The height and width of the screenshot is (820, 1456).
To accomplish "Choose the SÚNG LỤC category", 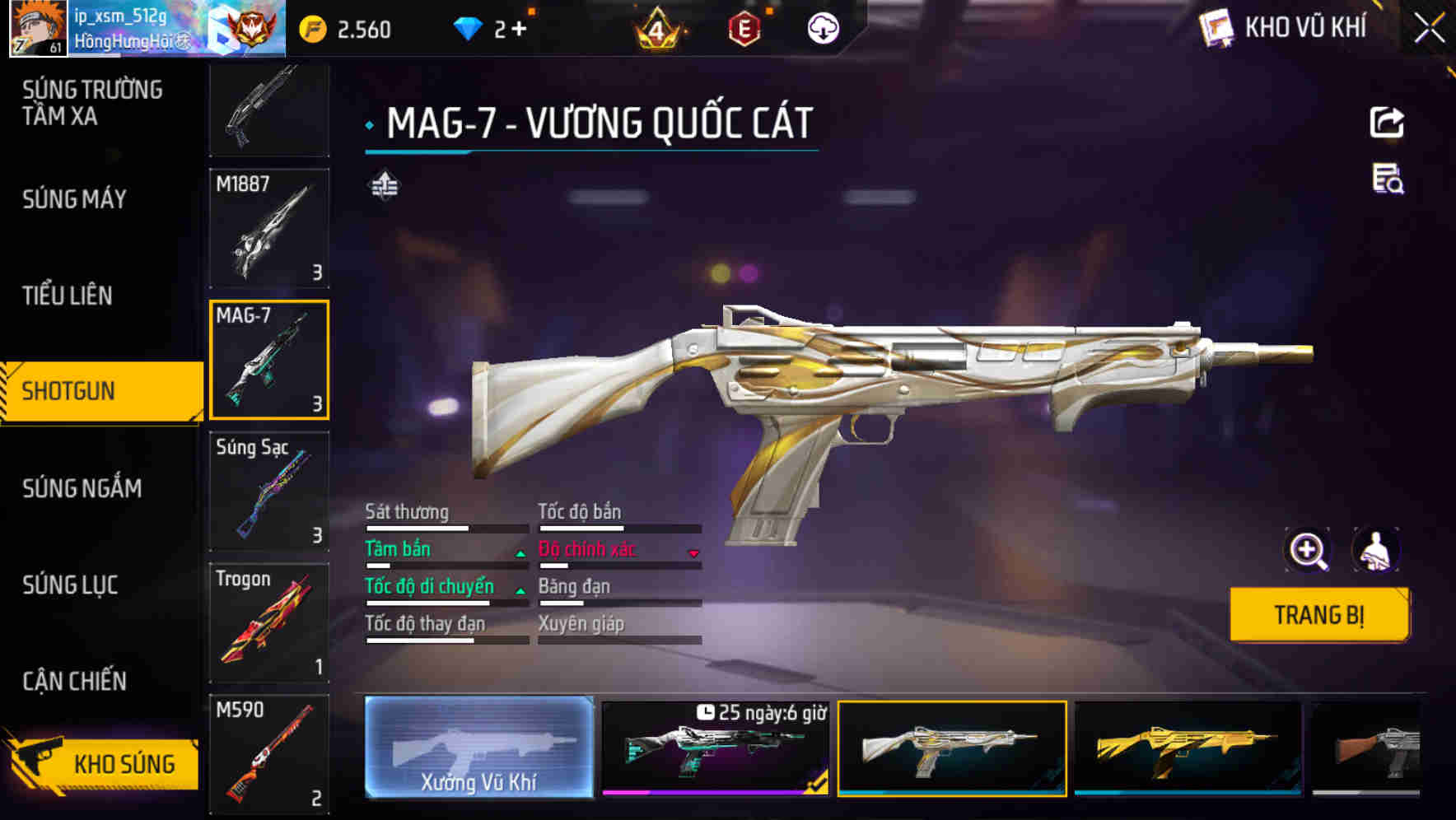I will (70, 585).
